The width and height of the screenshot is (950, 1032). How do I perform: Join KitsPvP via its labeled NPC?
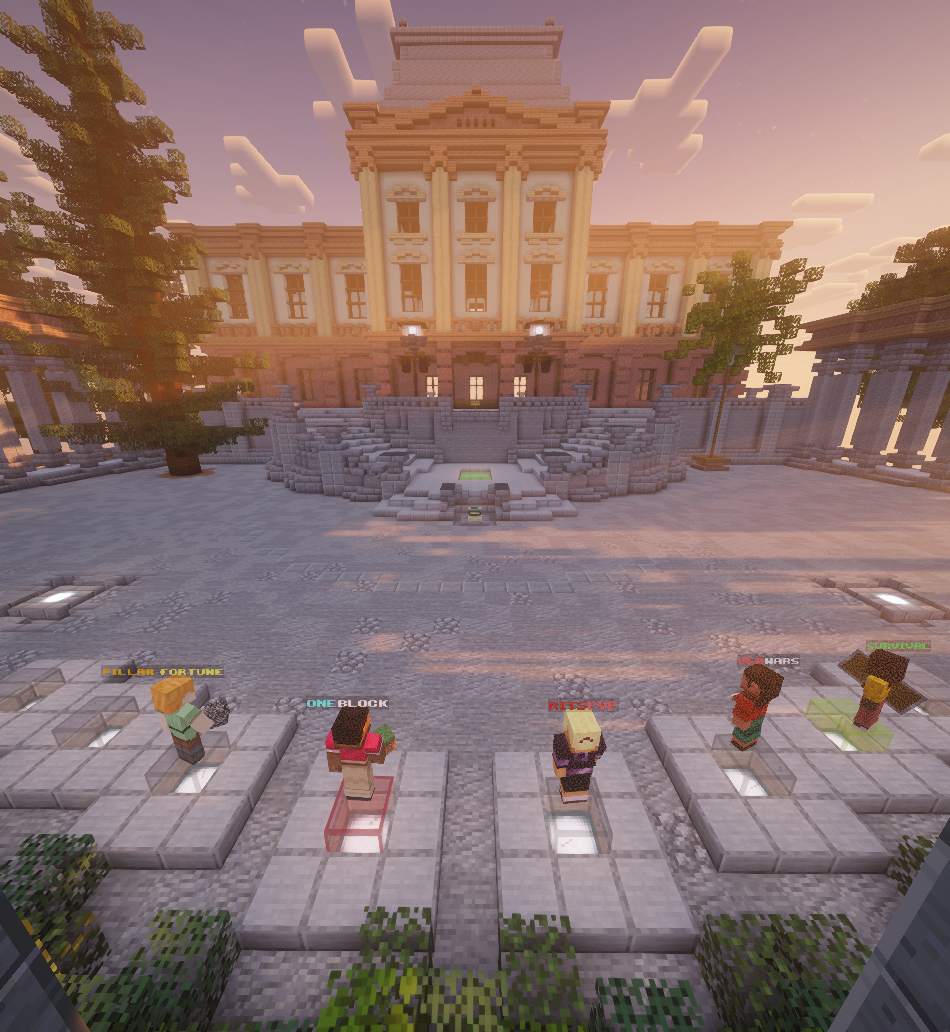tap(578, 760)
